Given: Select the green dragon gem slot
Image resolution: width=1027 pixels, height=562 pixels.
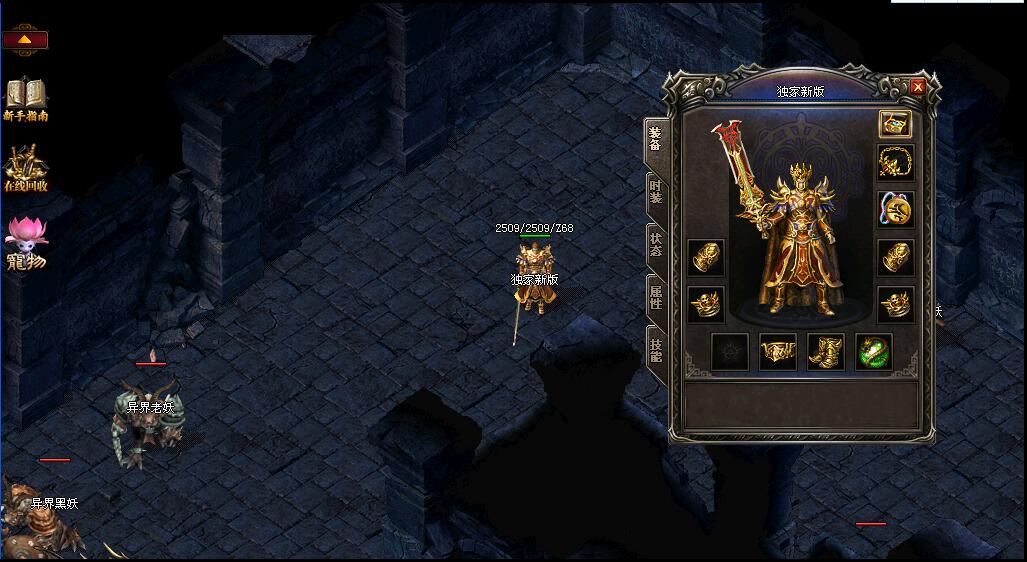Looking at the screenshot, I should [873, 352].
